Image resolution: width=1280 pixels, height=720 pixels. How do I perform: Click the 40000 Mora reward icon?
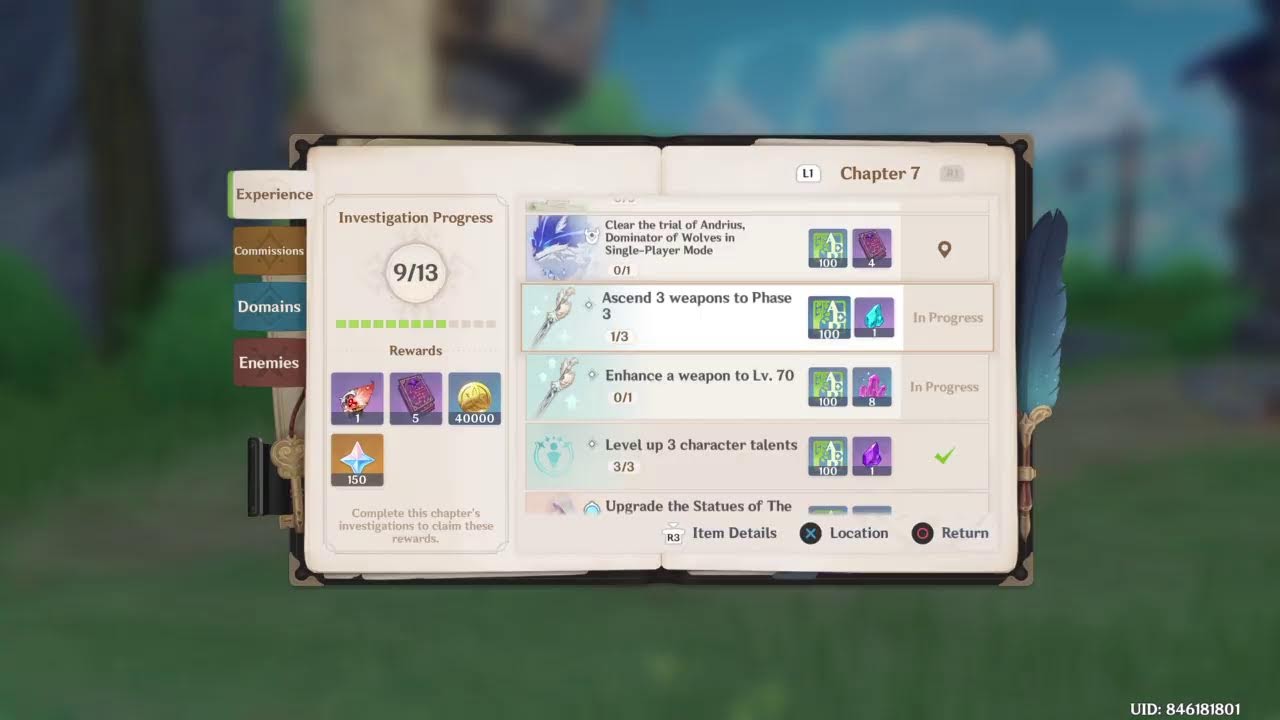(x=474, y=398)
